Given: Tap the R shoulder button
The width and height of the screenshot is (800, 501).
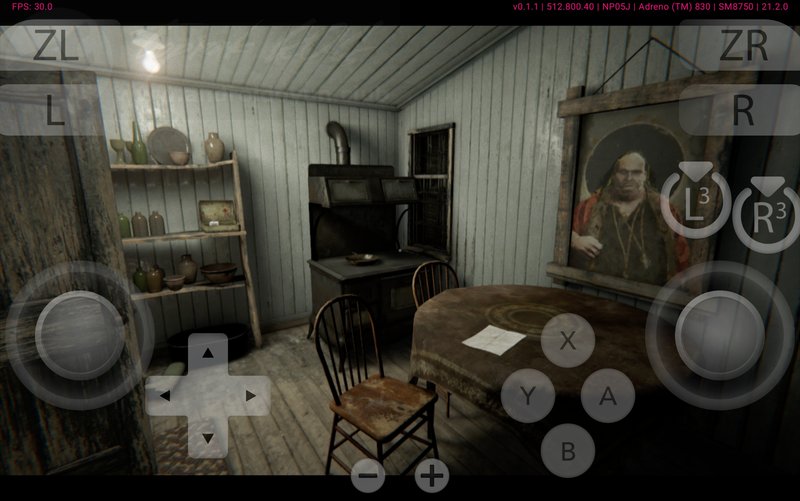Looking at the screenshot, I should pos(743,110).
